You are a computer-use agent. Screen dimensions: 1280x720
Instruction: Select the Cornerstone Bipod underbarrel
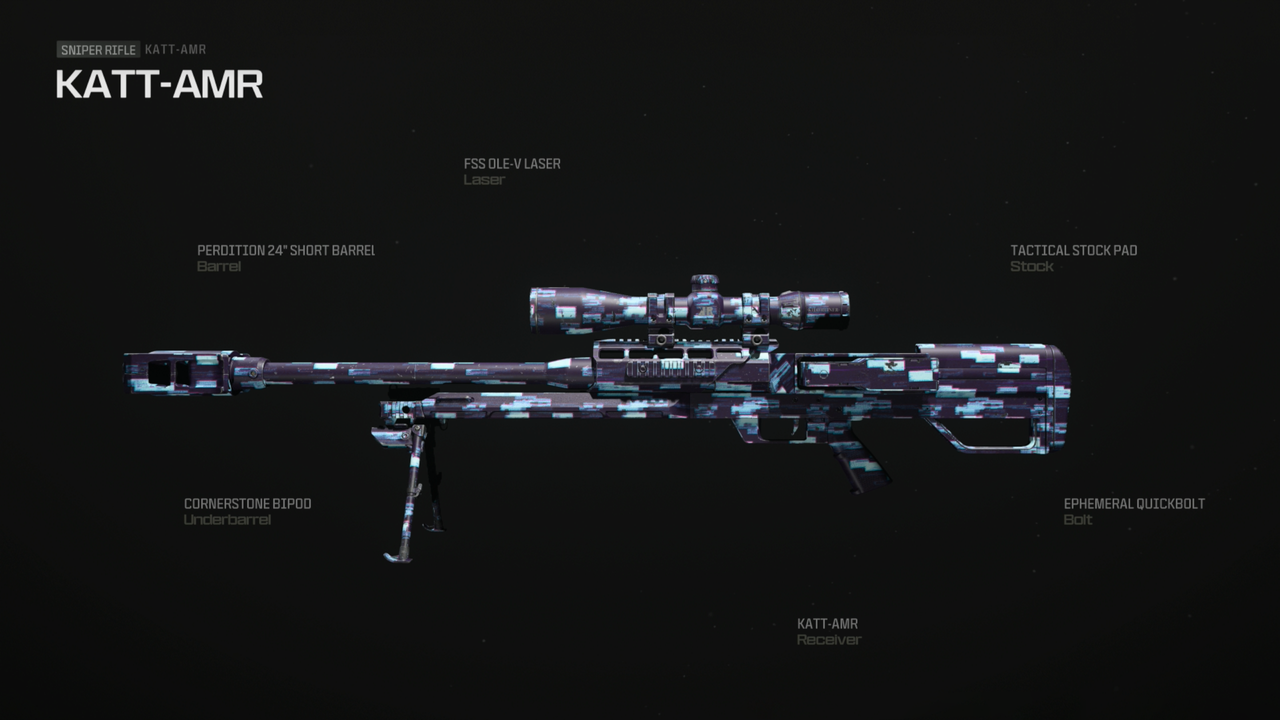pos(247,511)
